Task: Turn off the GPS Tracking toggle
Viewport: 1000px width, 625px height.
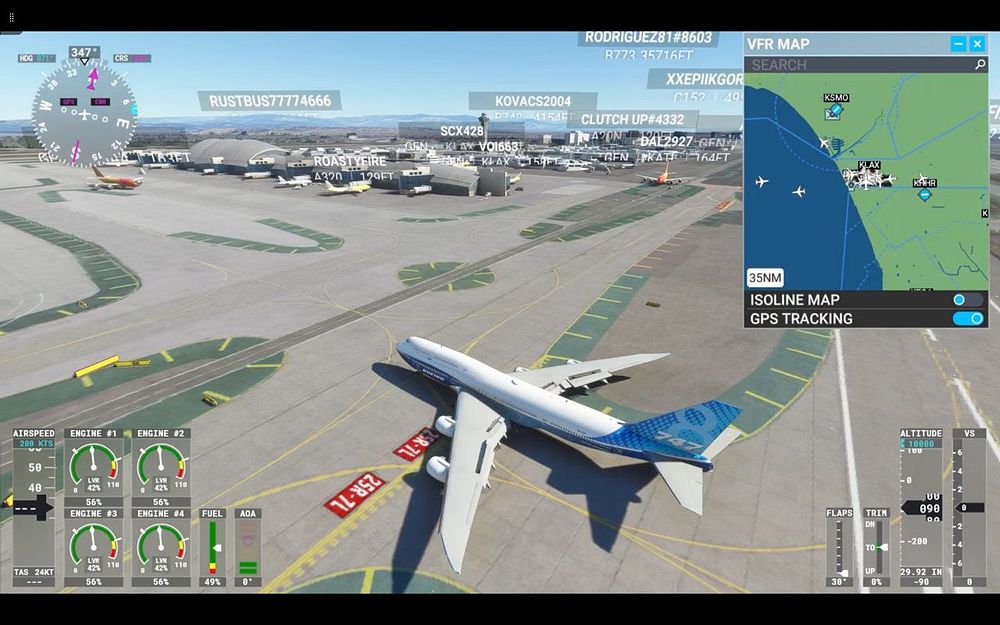Action: 967,319
